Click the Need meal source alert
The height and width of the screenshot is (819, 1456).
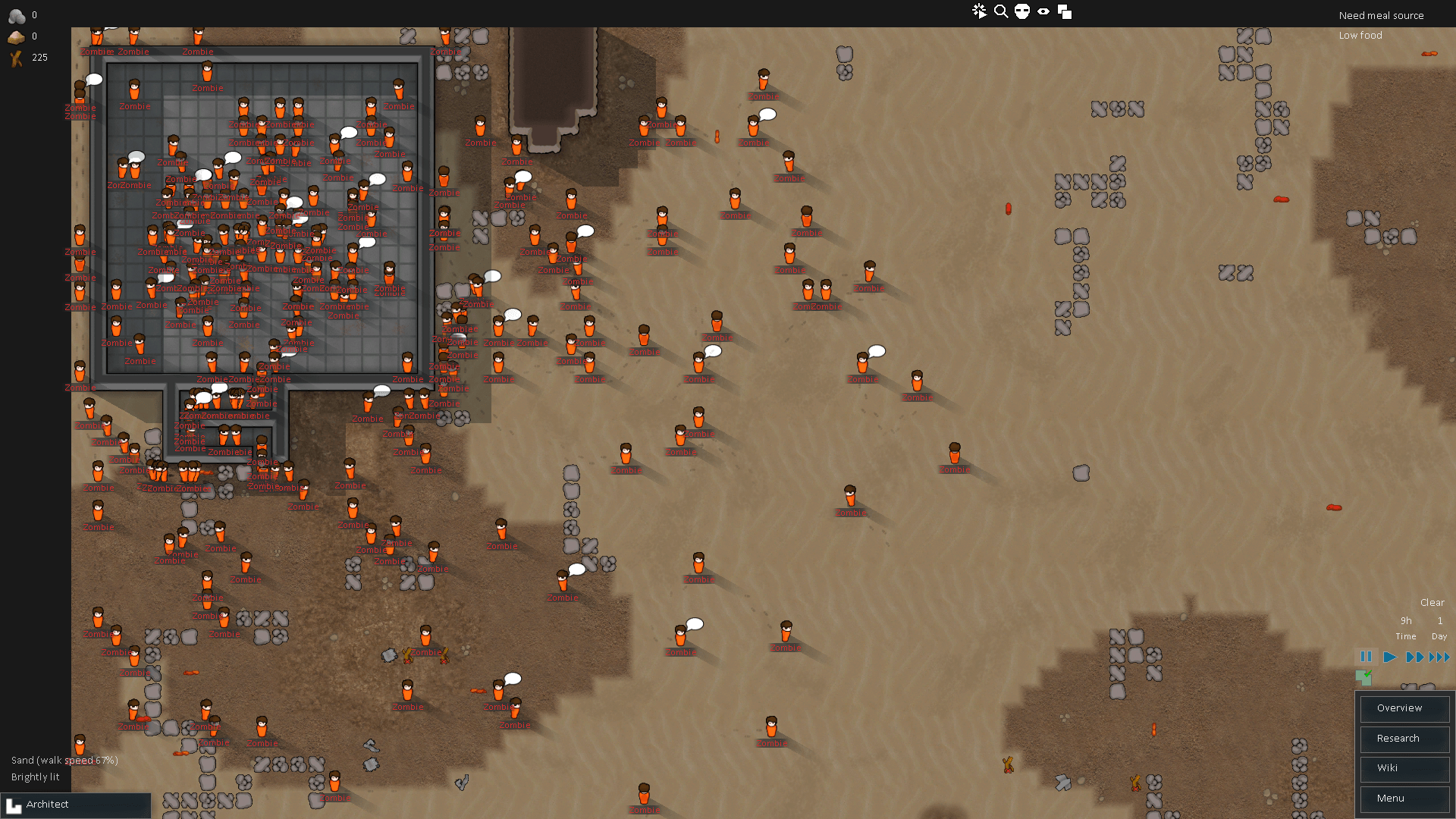pyautogui.click(x=1381, y=15)
